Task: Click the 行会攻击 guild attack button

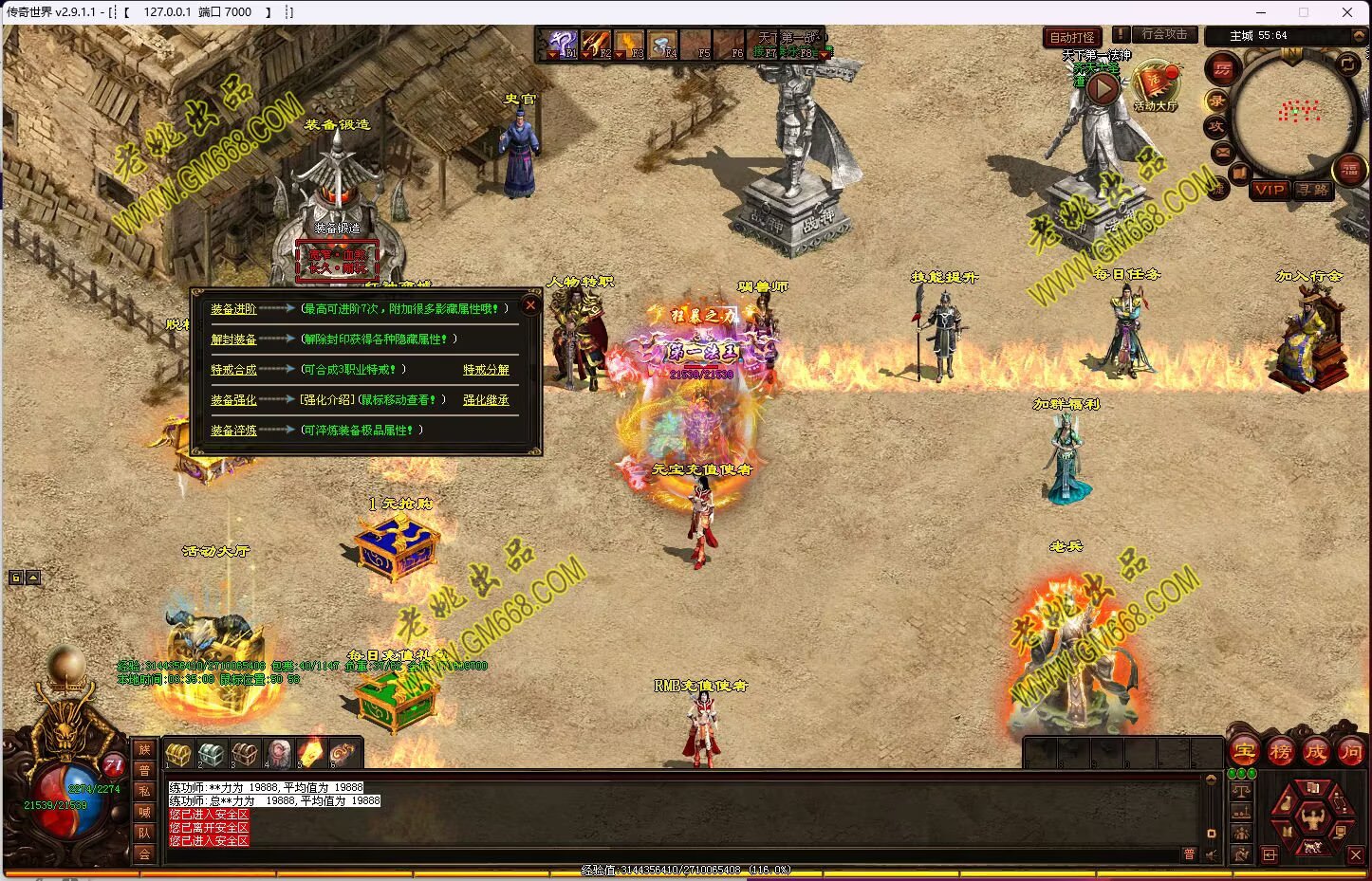Action: pos(1164,35)
